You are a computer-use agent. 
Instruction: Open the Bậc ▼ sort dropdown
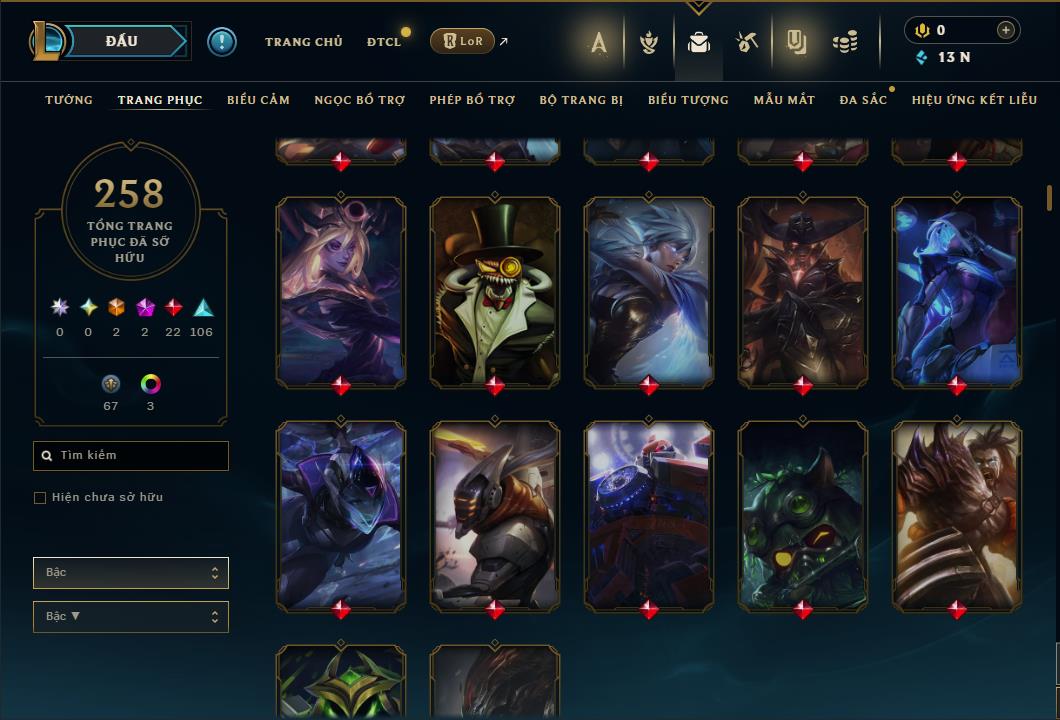(131, 617)
